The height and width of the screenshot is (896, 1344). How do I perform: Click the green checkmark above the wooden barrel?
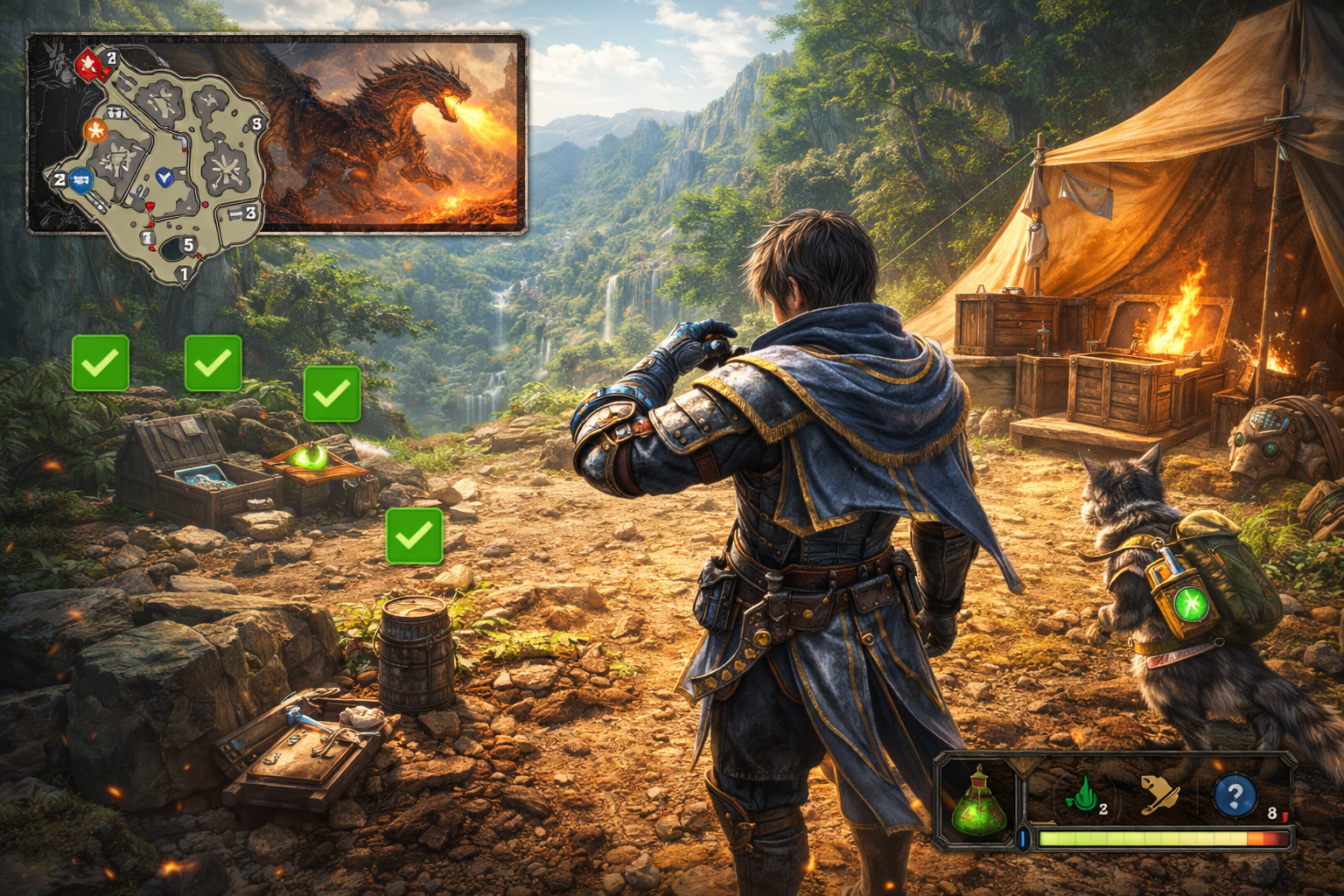[x=414, y=535]
